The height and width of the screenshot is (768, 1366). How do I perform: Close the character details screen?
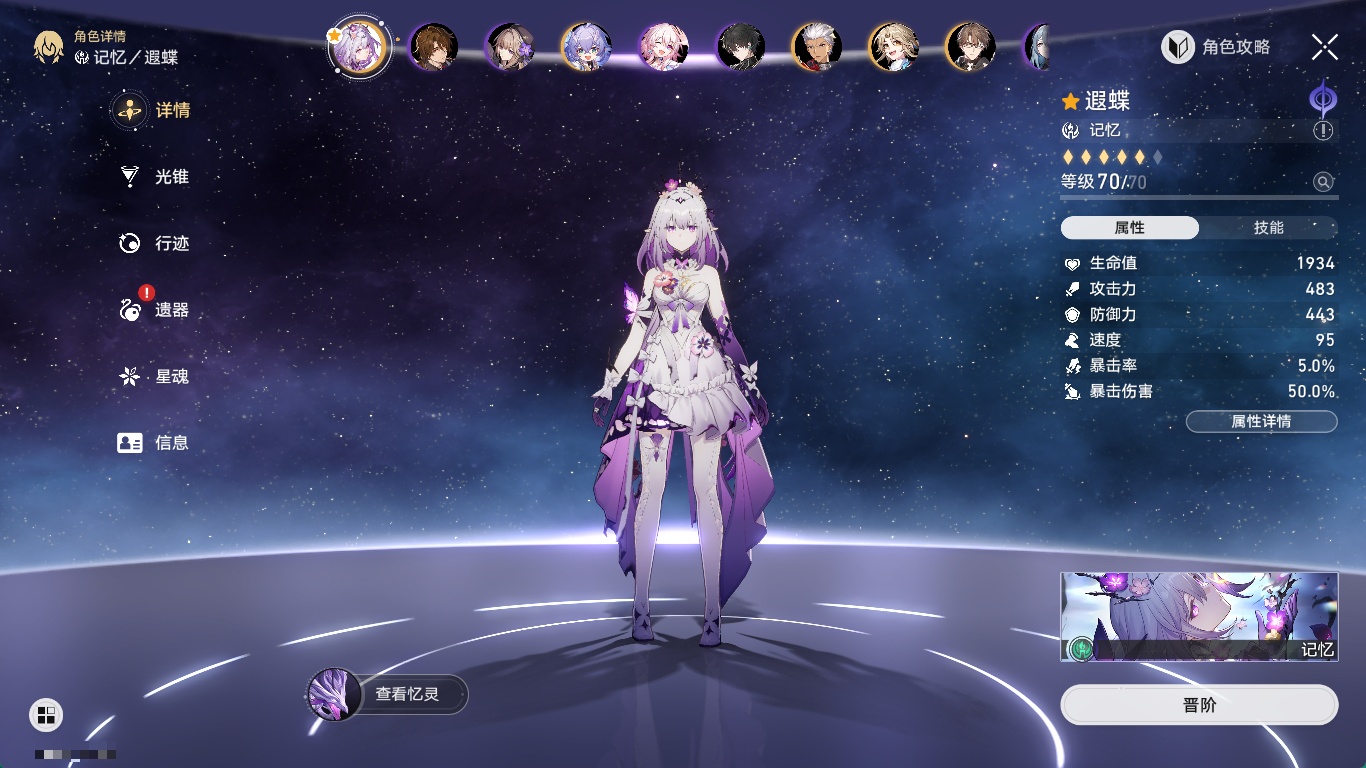[1325, 47]
